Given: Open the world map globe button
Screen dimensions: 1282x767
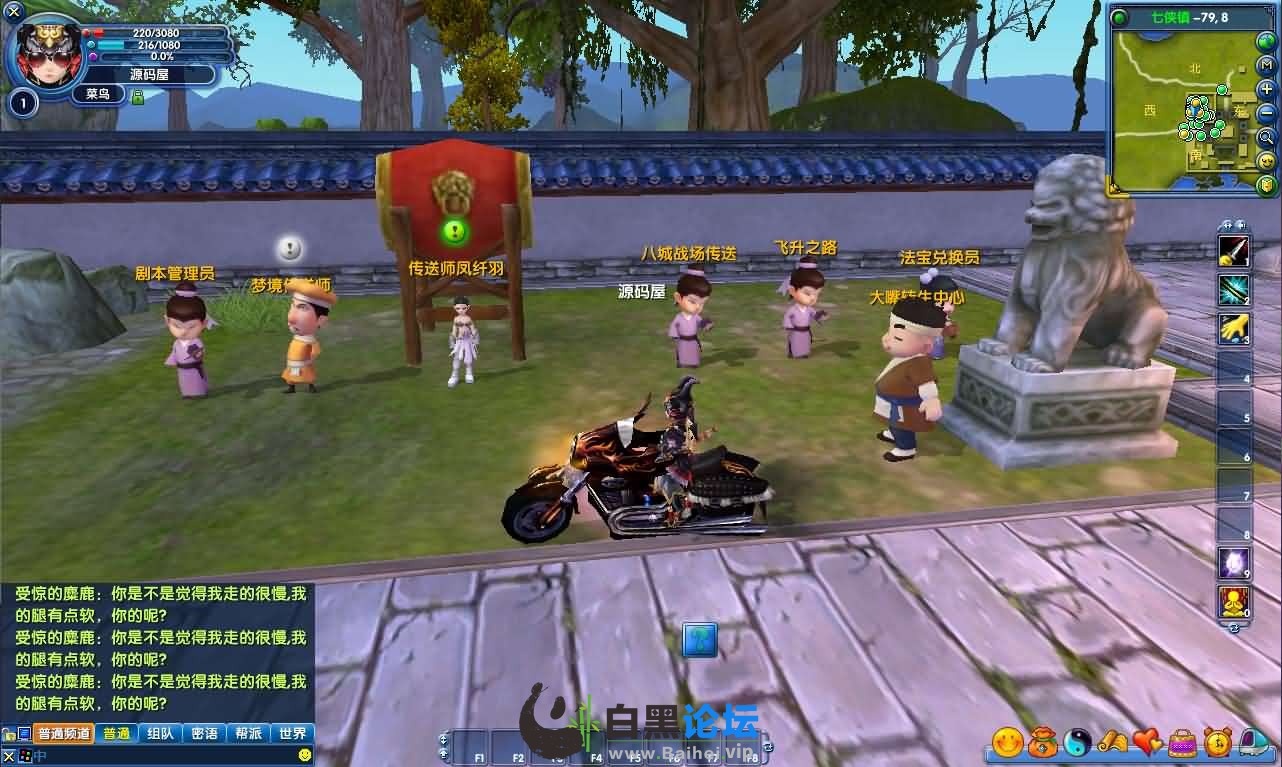Looking at the screenshot, I should (x=1267, y=40).
